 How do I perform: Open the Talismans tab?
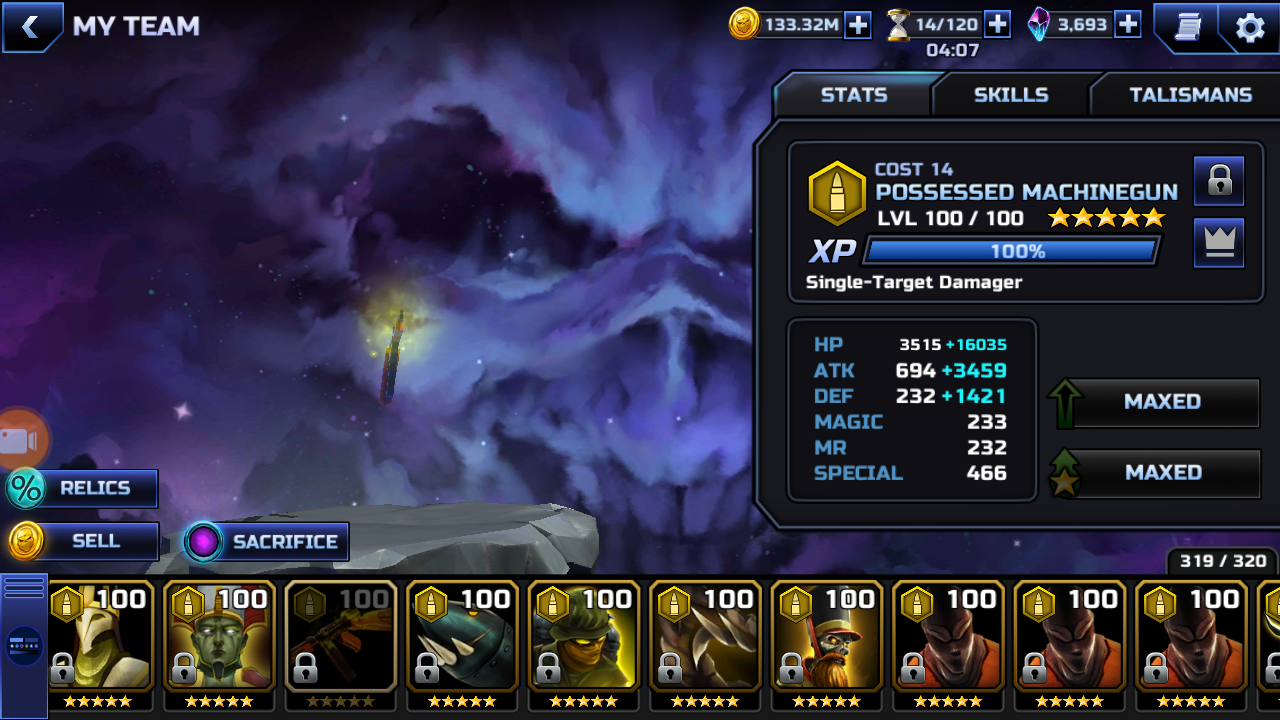coord(1190,95)
